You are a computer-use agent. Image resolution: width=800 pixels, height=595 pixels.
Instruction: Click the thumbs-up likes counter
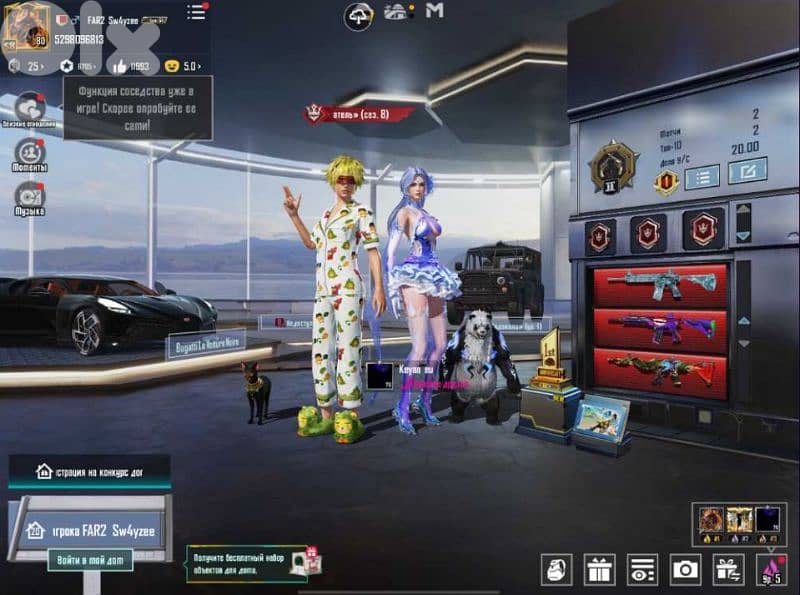point(132,66)
